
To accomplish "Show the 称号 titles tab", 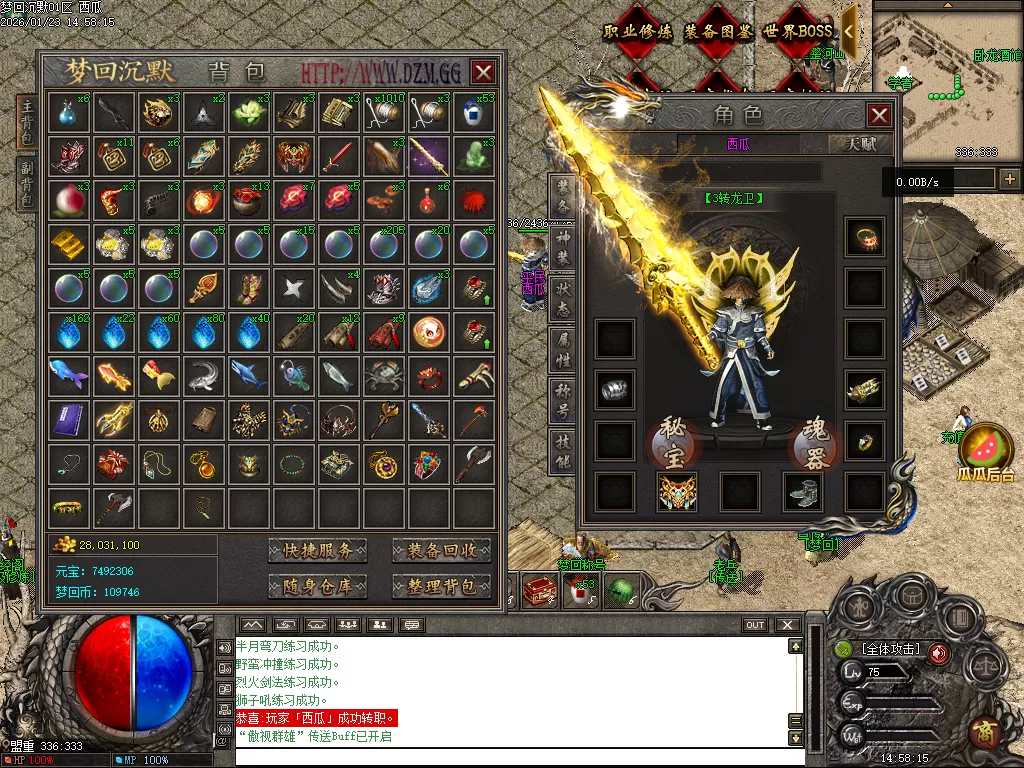I will [x=563, y=402].
